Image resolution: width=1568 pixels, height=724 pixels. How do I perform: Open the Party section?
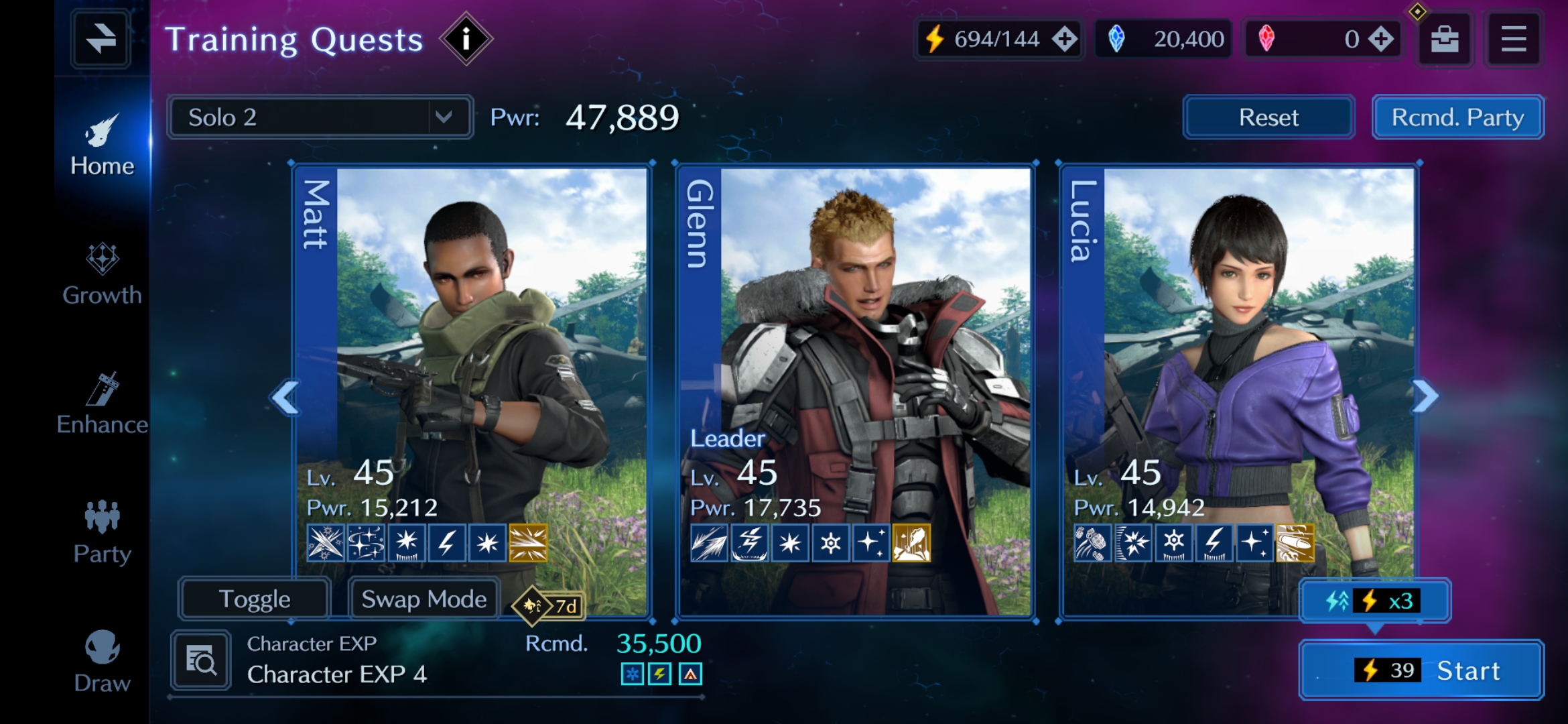coord(102,533)
